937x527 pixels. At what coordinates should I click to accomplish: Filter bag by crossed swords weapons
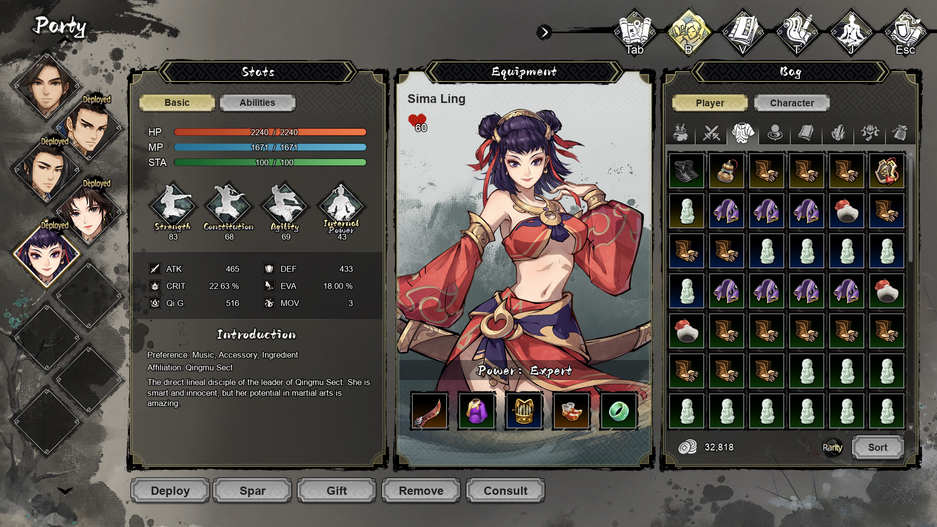point(712,133)
